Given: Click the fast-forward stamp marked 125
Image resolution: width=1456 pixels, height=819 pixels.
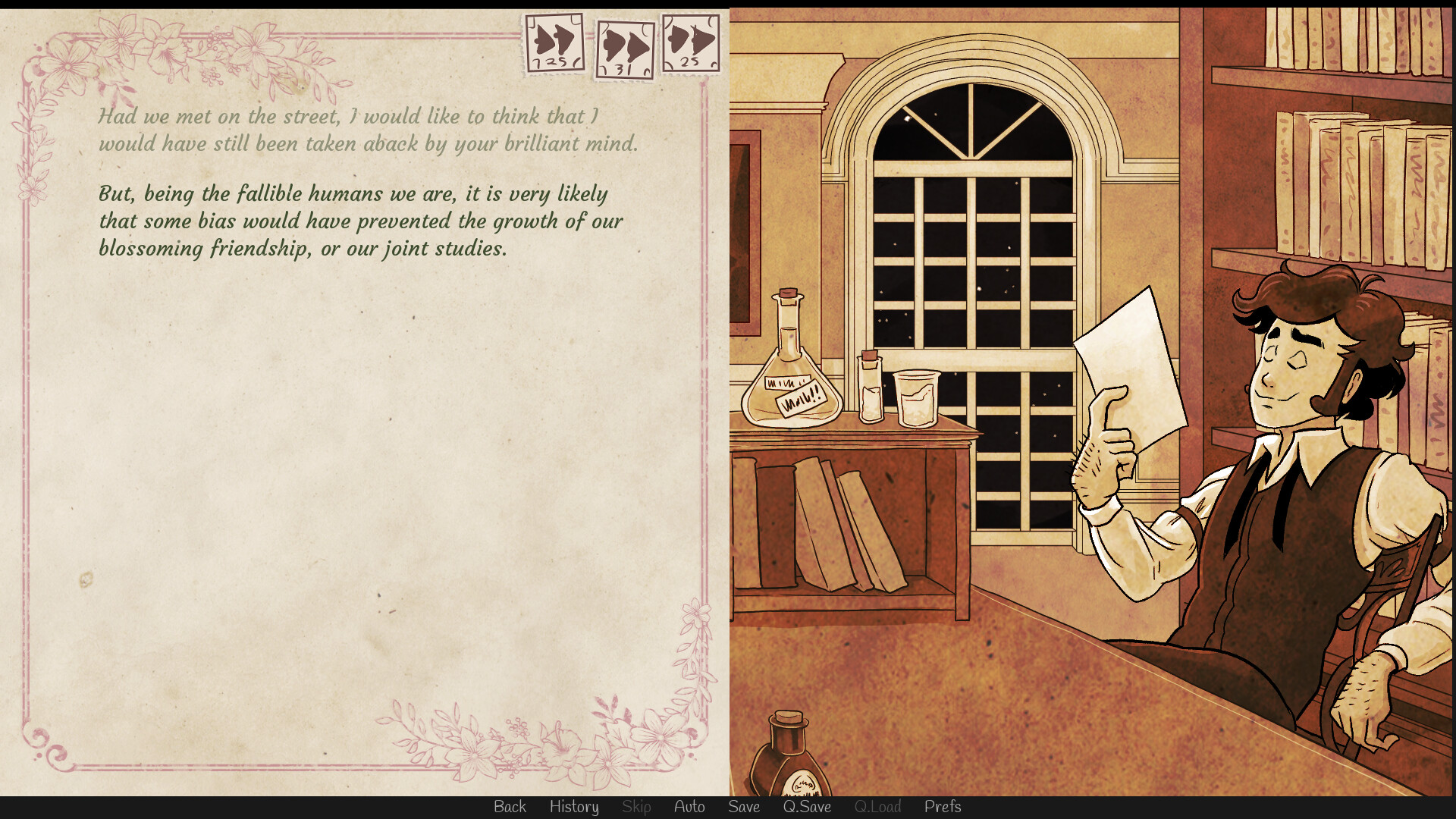Looking at the screenshot, I should (x=555, y=43).
